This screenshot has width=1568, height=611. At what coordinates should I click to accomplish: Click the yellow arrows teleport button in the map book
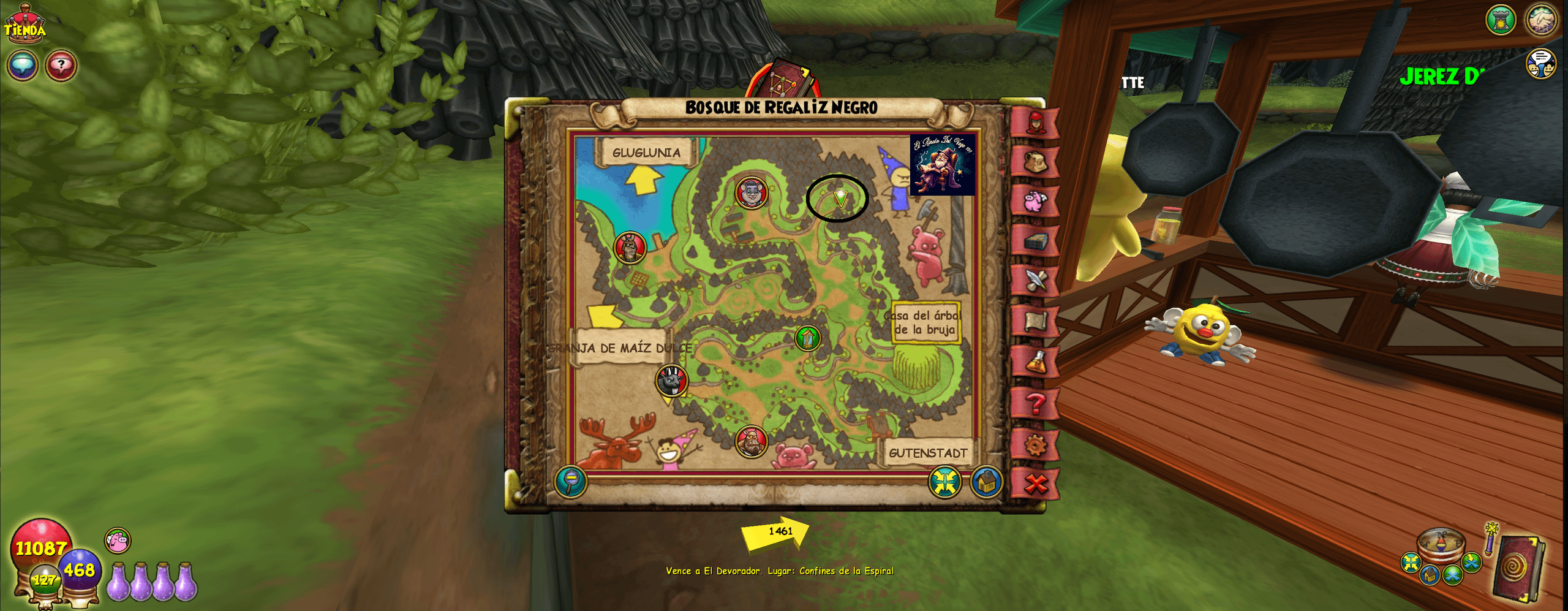[944, 482]
